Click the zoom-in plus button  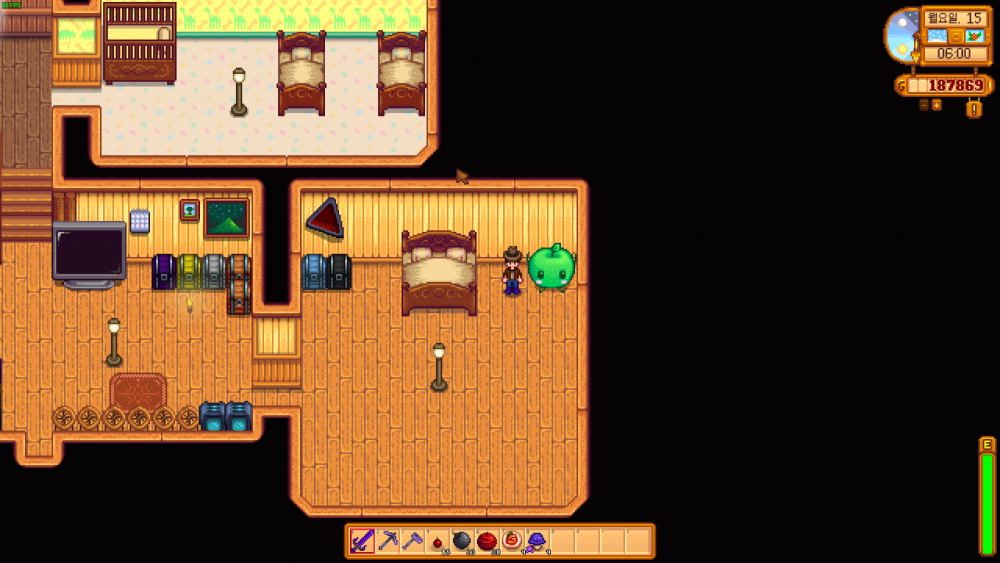point(937,104)
